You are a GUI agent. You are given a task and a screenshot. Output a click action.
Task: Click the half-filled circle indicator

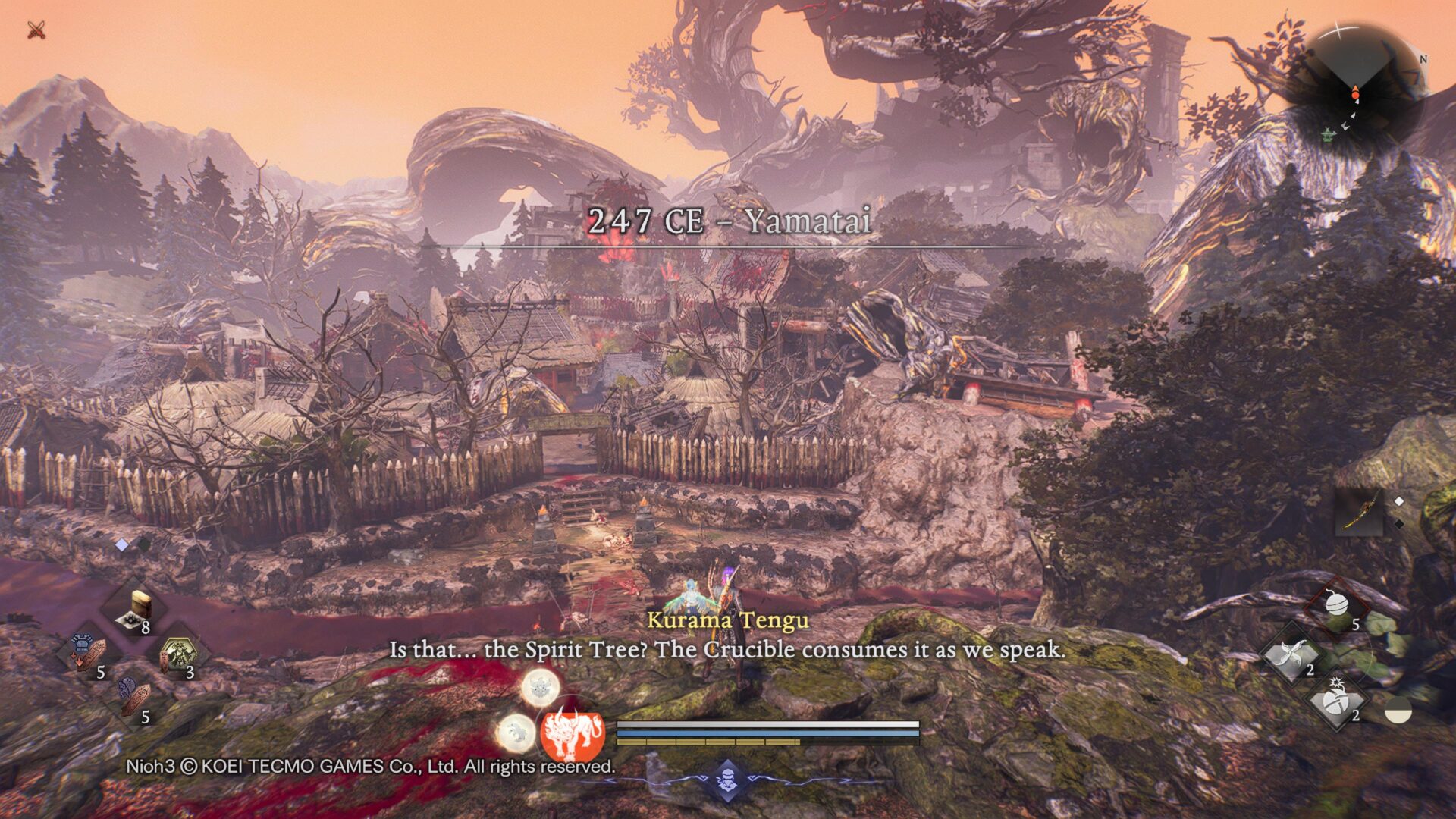[1398, 713]
